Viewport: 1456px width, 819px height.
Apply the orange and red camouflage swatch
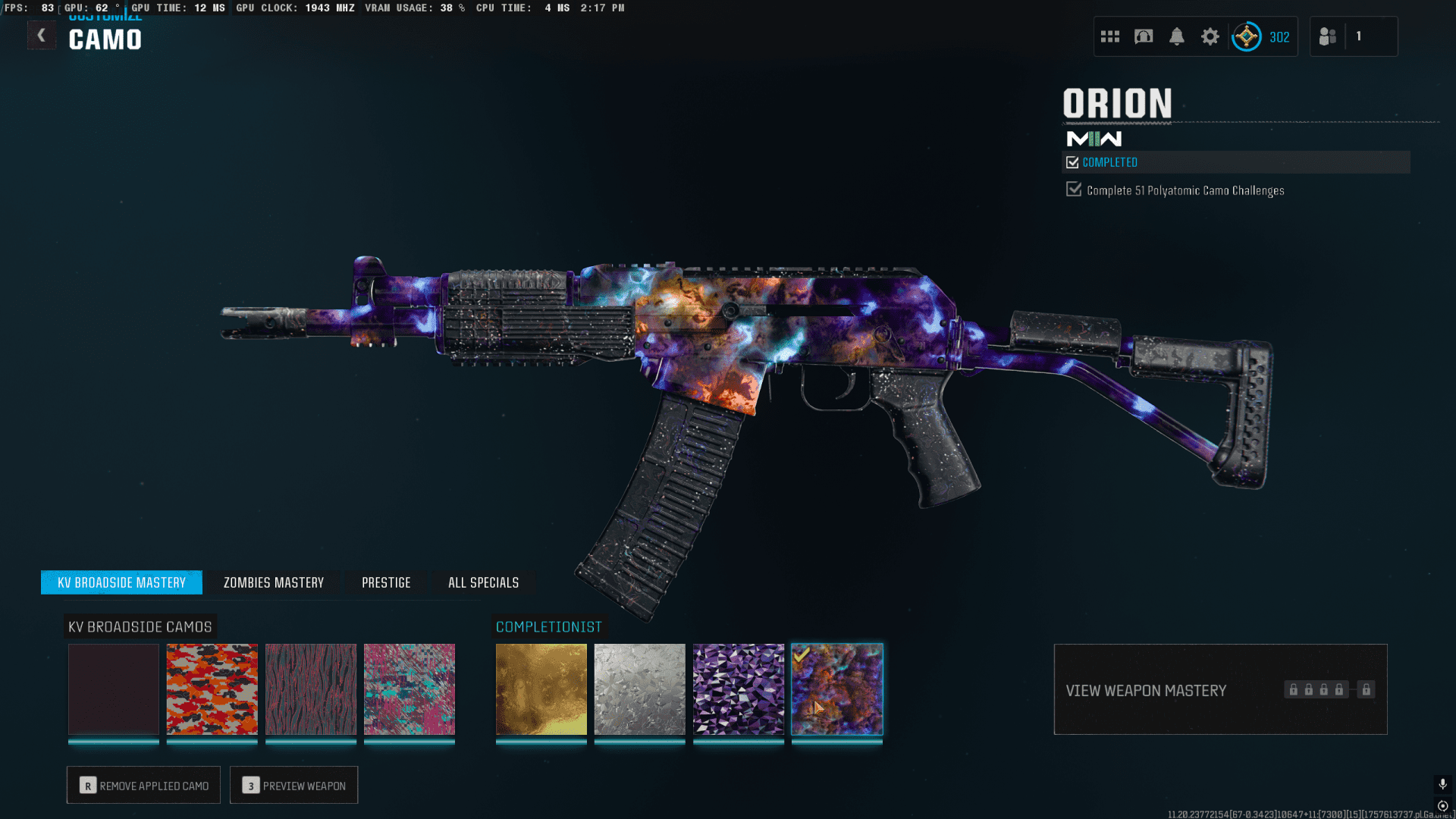pyautogui.click(x=212, y=689)
